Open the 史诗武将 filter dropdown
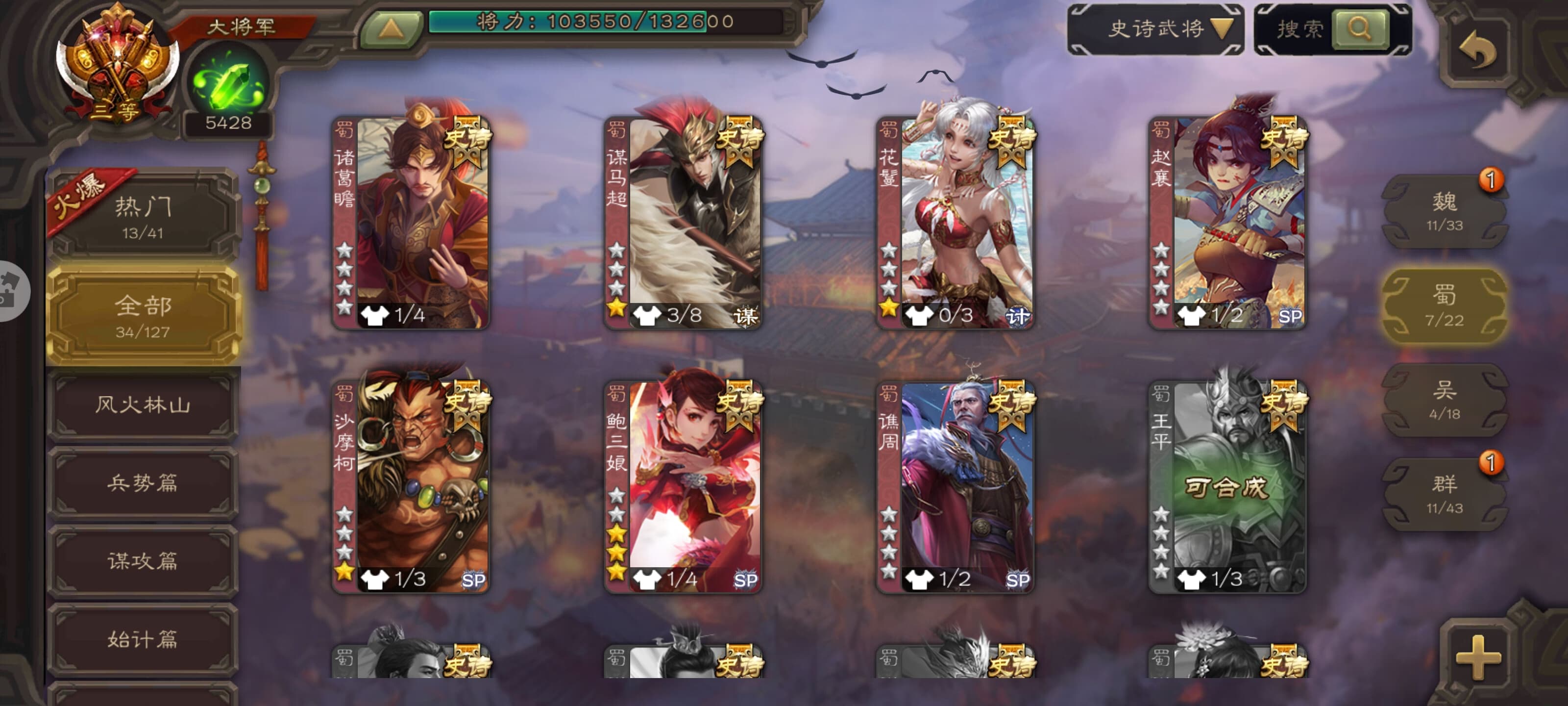 (1155, 28)
